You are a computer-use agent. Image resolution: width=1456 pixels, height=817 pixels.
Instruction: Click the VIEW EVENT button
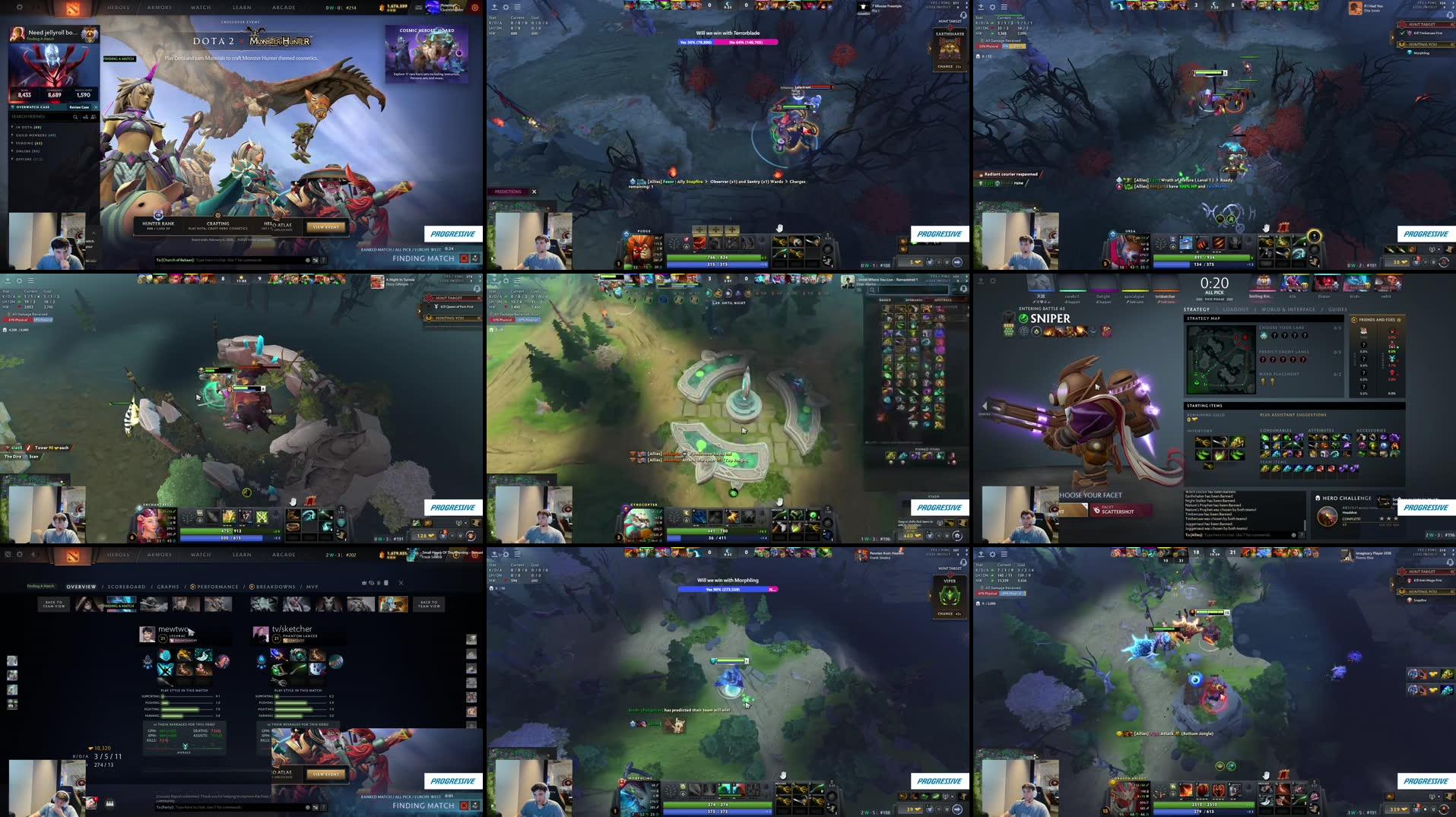click(x=325, y=773)
